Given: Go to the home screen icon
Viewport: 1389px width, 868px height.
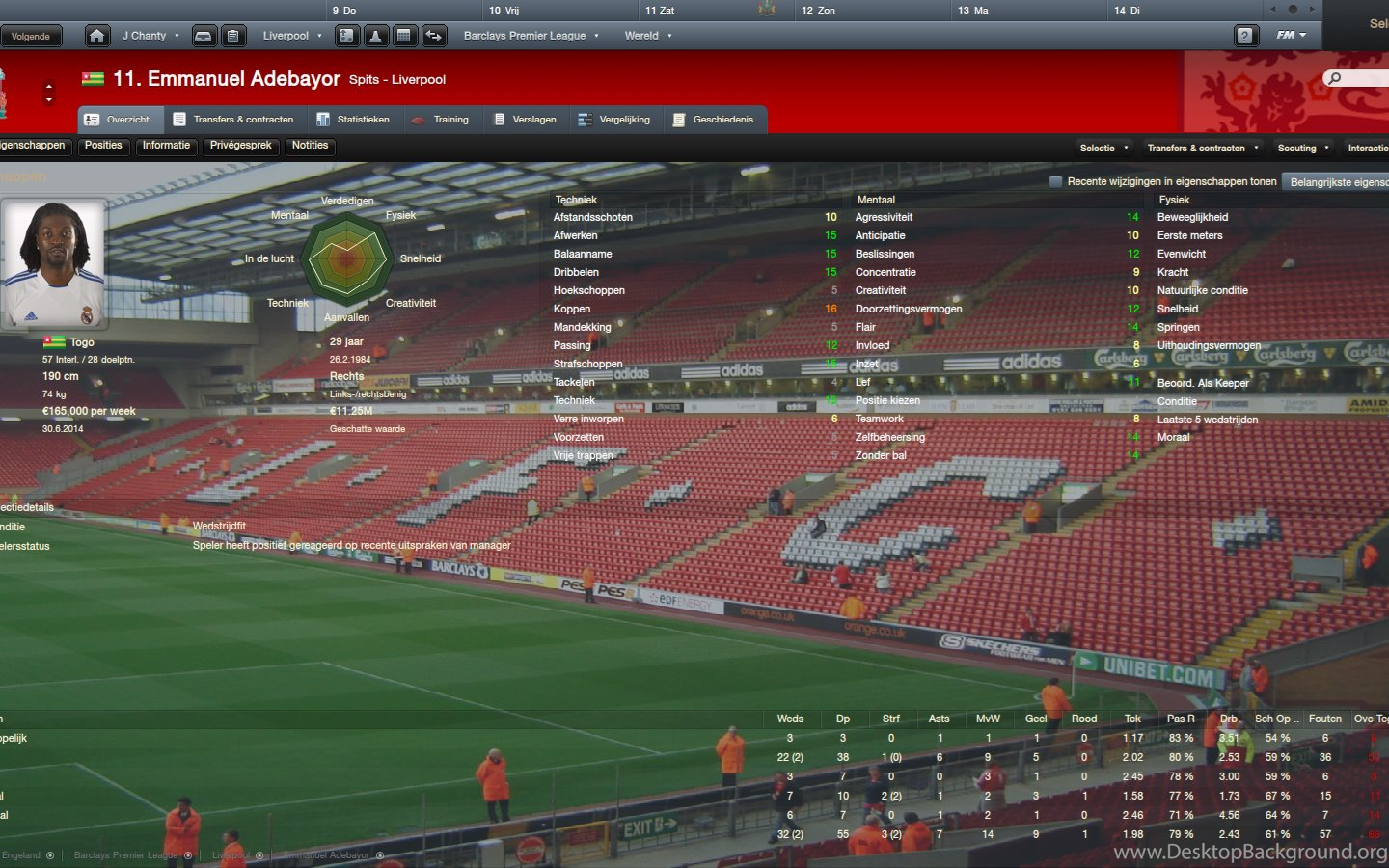Looking at the screenshot, I should 96,37.
